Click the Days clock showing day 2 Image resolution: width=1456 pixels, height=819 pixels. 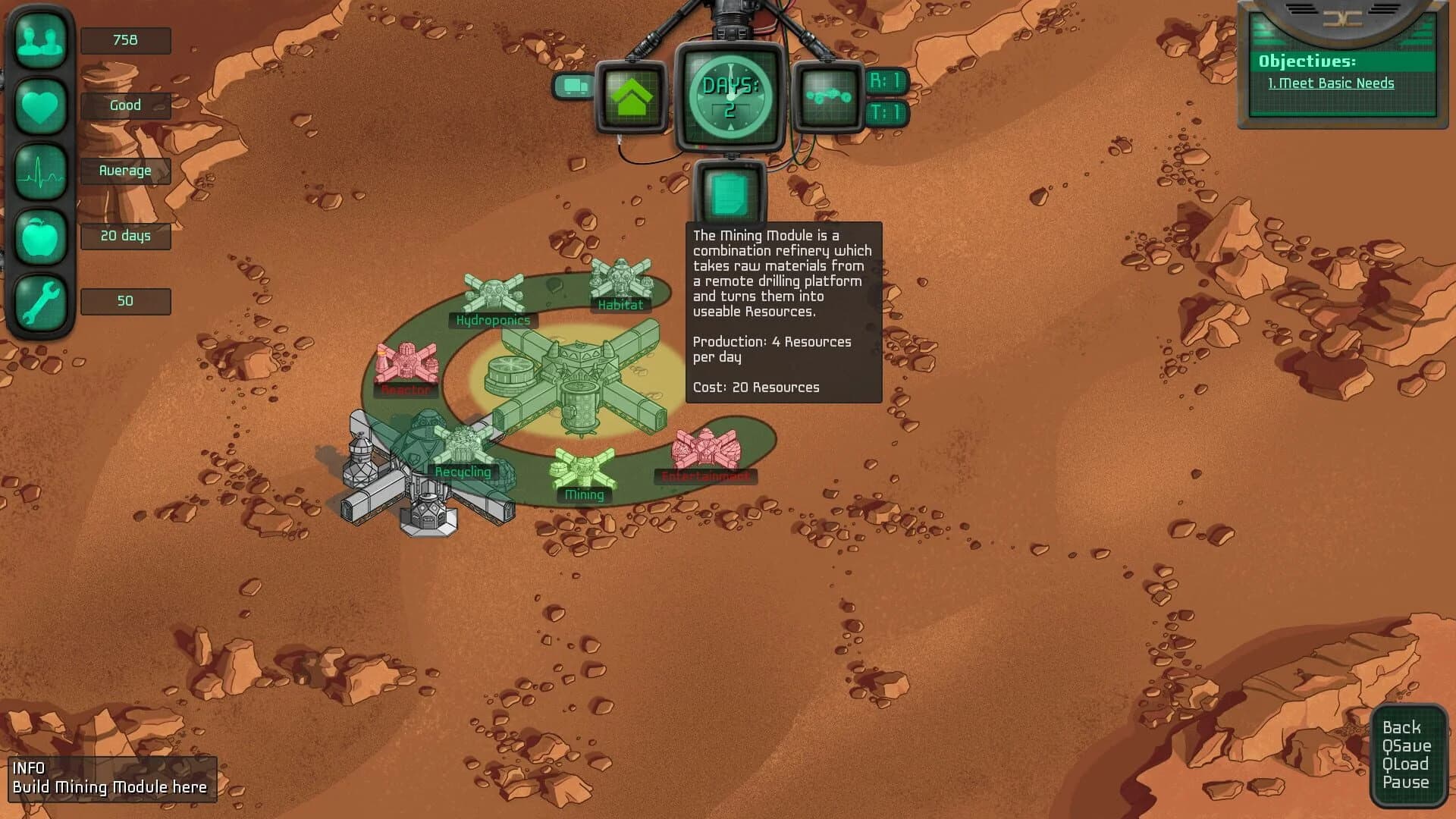click(x=730, y=97)
